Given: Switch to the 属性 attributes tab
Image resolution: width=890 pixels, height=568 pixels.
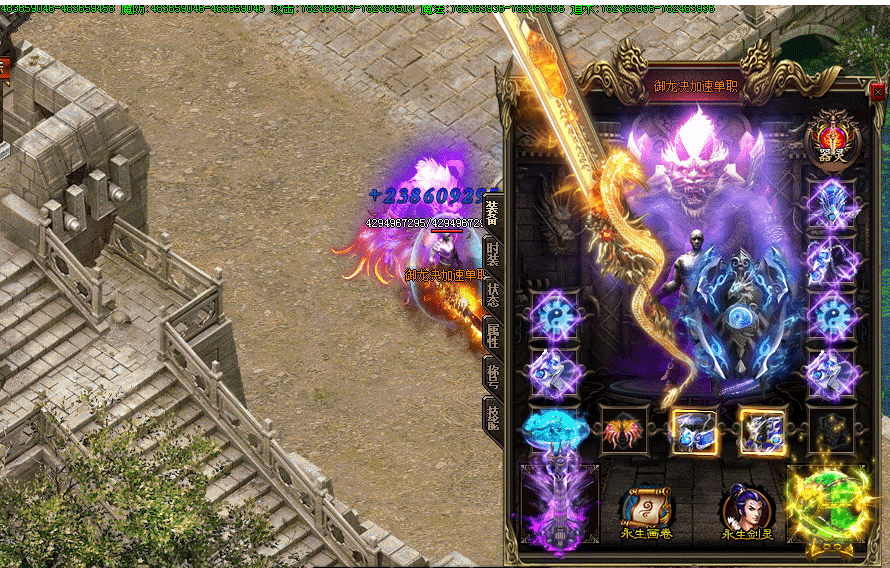Looking at the screenshot, I should coord(492,335).
